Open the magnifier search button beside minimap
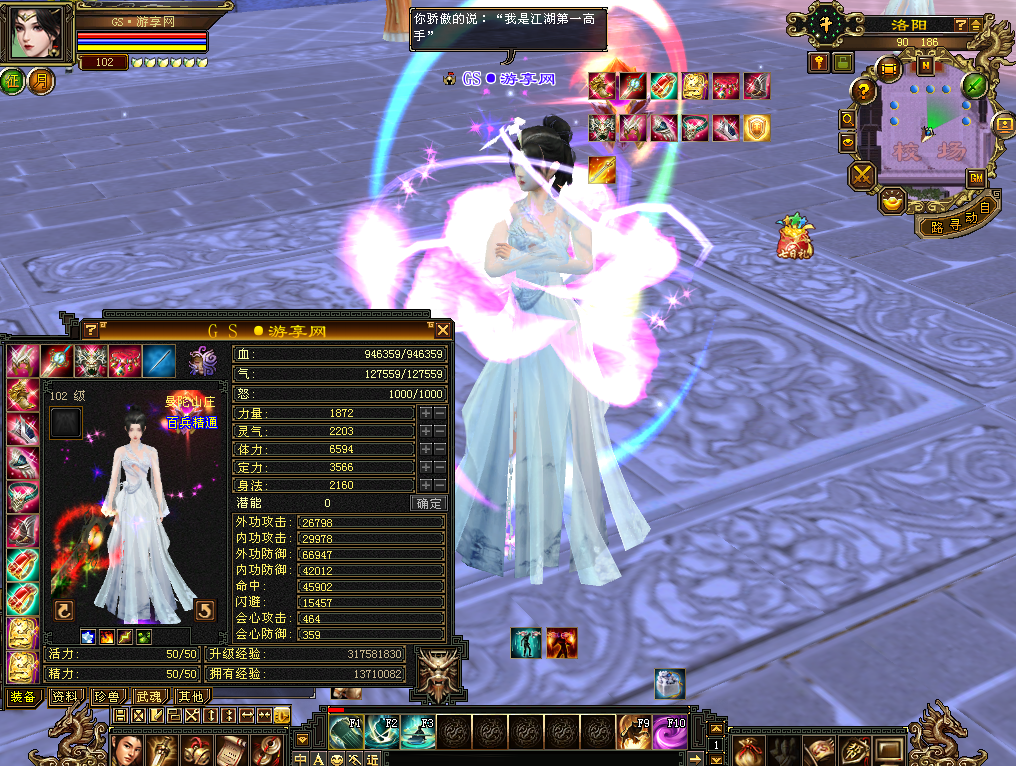1016x766 pixels. (848, 118)
